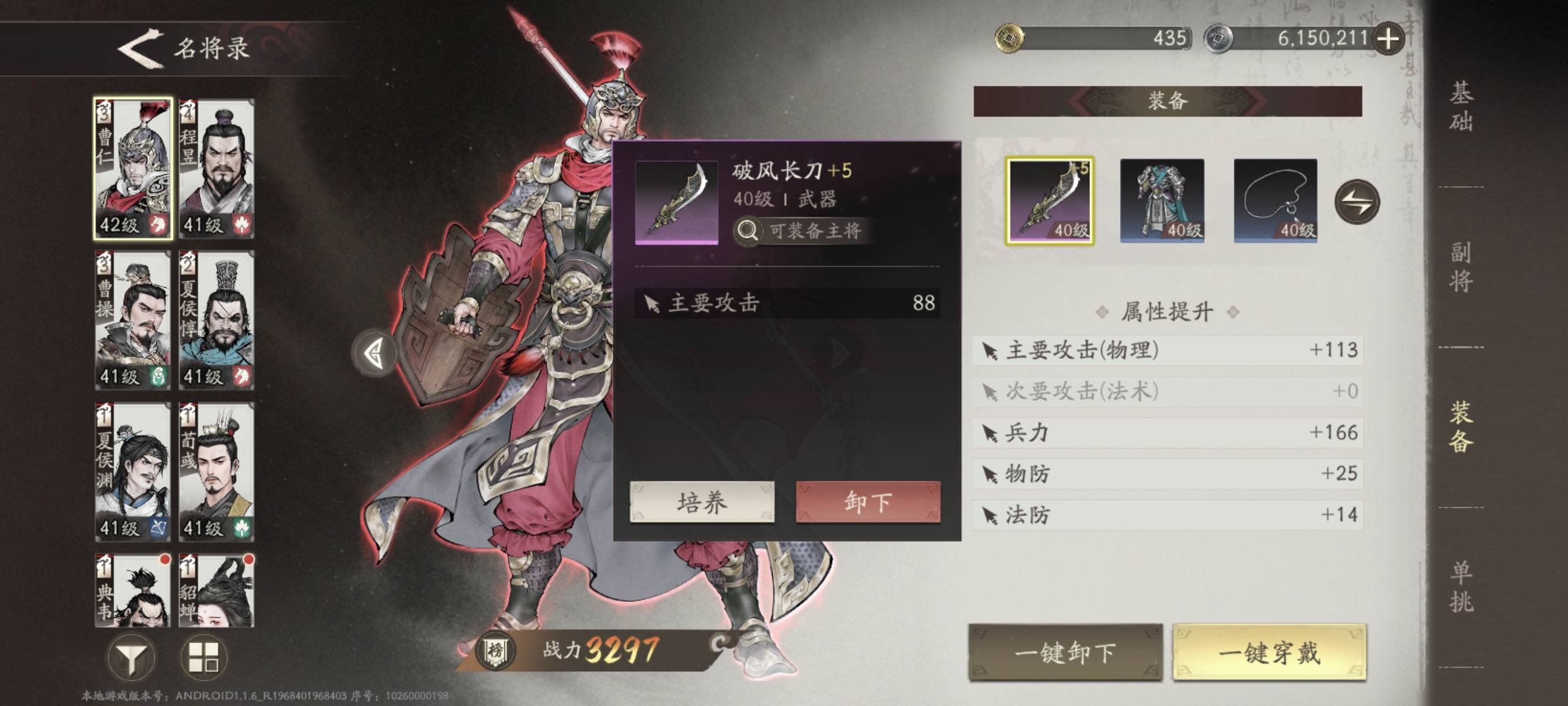Choose the 程昱 general card
The width and height of the screenshot is (1568, 706).
[216, 168]
